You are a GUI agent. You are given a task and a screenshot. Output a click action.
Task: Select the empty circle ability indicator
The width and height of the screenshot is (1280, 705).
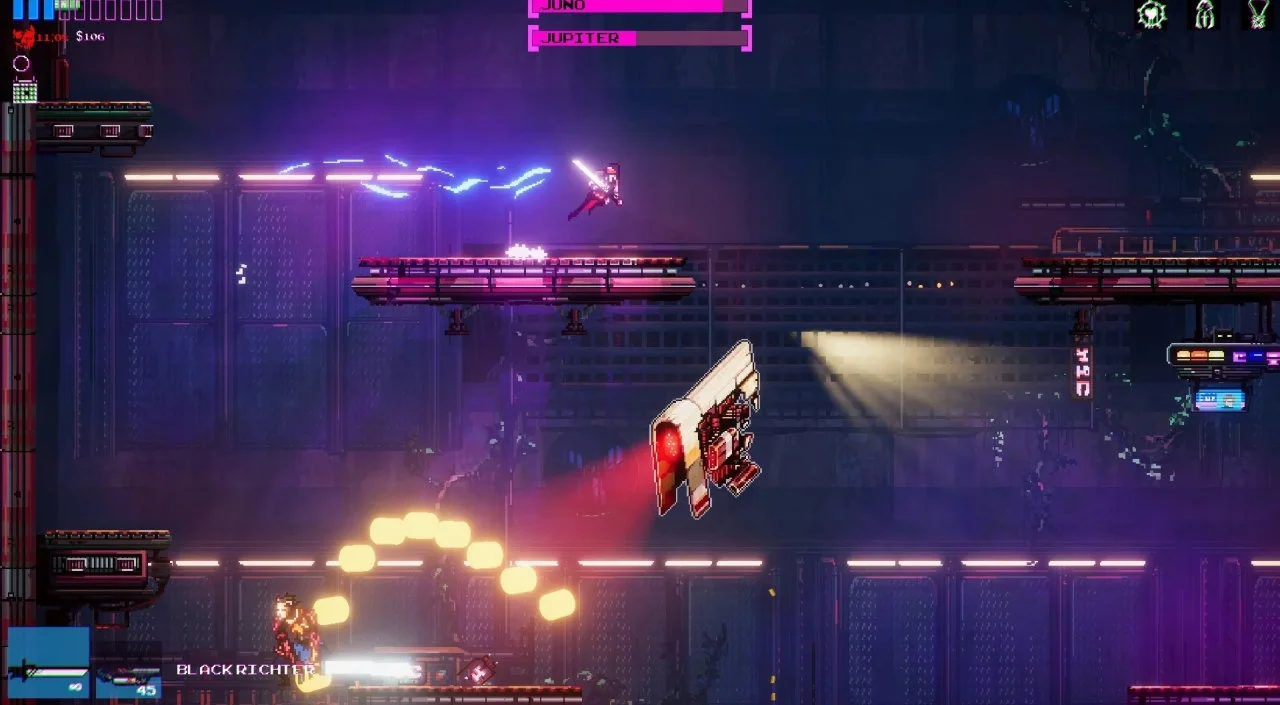21,64
